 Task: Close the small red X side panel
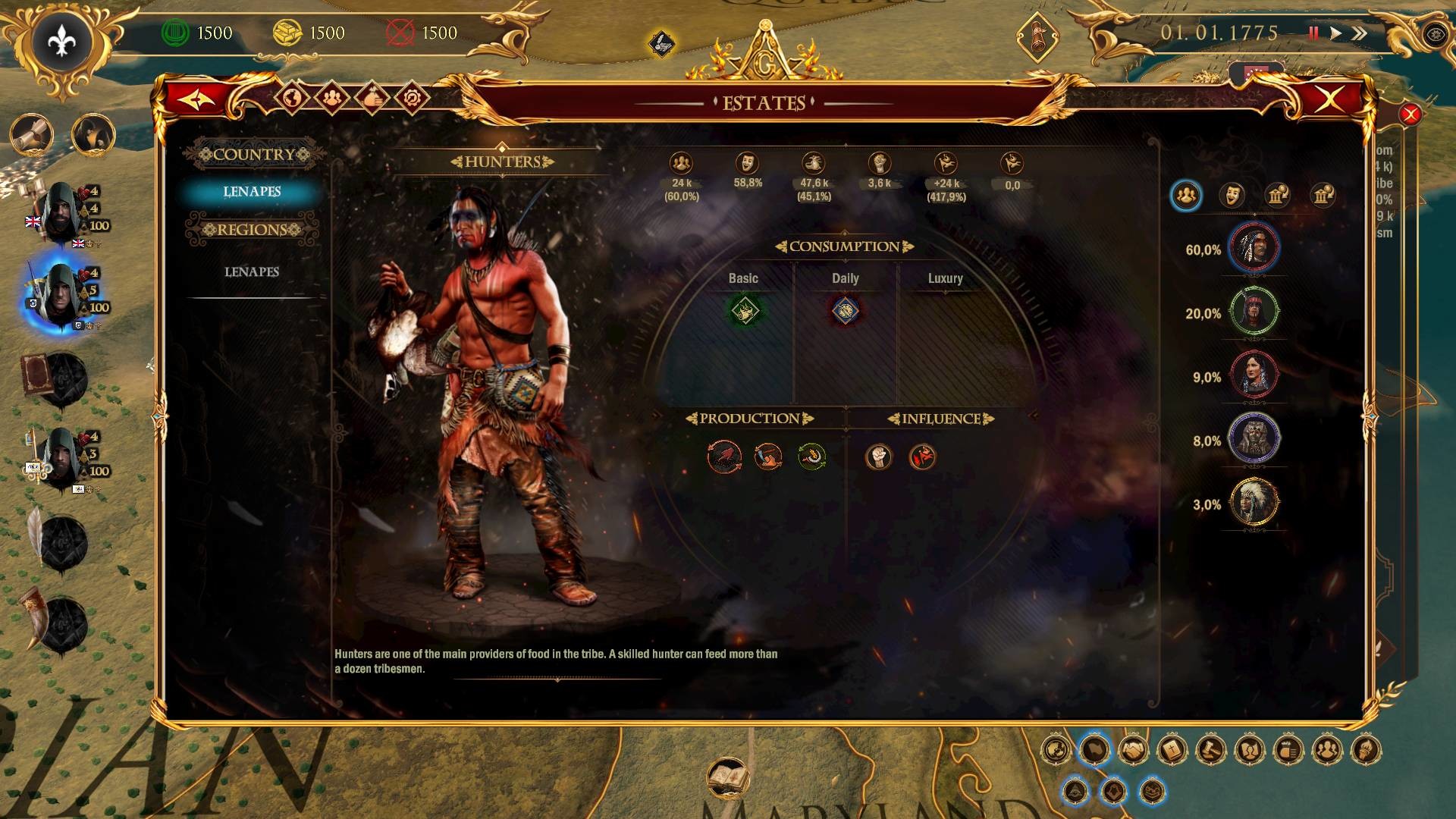click(x=1410, y=115)
